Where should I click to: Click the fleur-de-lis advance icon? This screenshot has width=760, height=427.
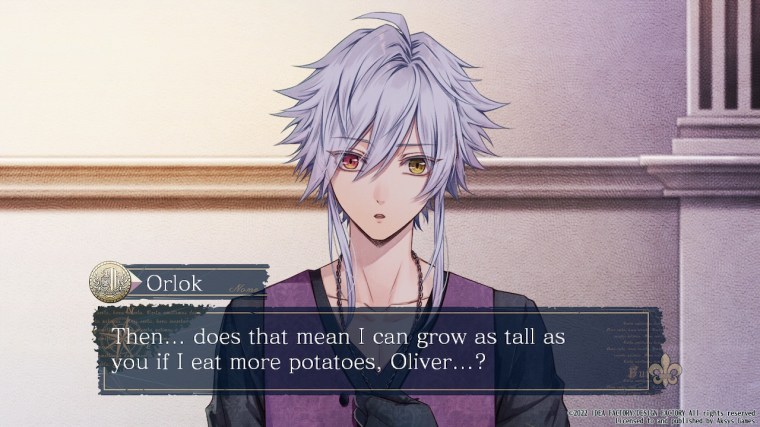click(x=664, y=374)
